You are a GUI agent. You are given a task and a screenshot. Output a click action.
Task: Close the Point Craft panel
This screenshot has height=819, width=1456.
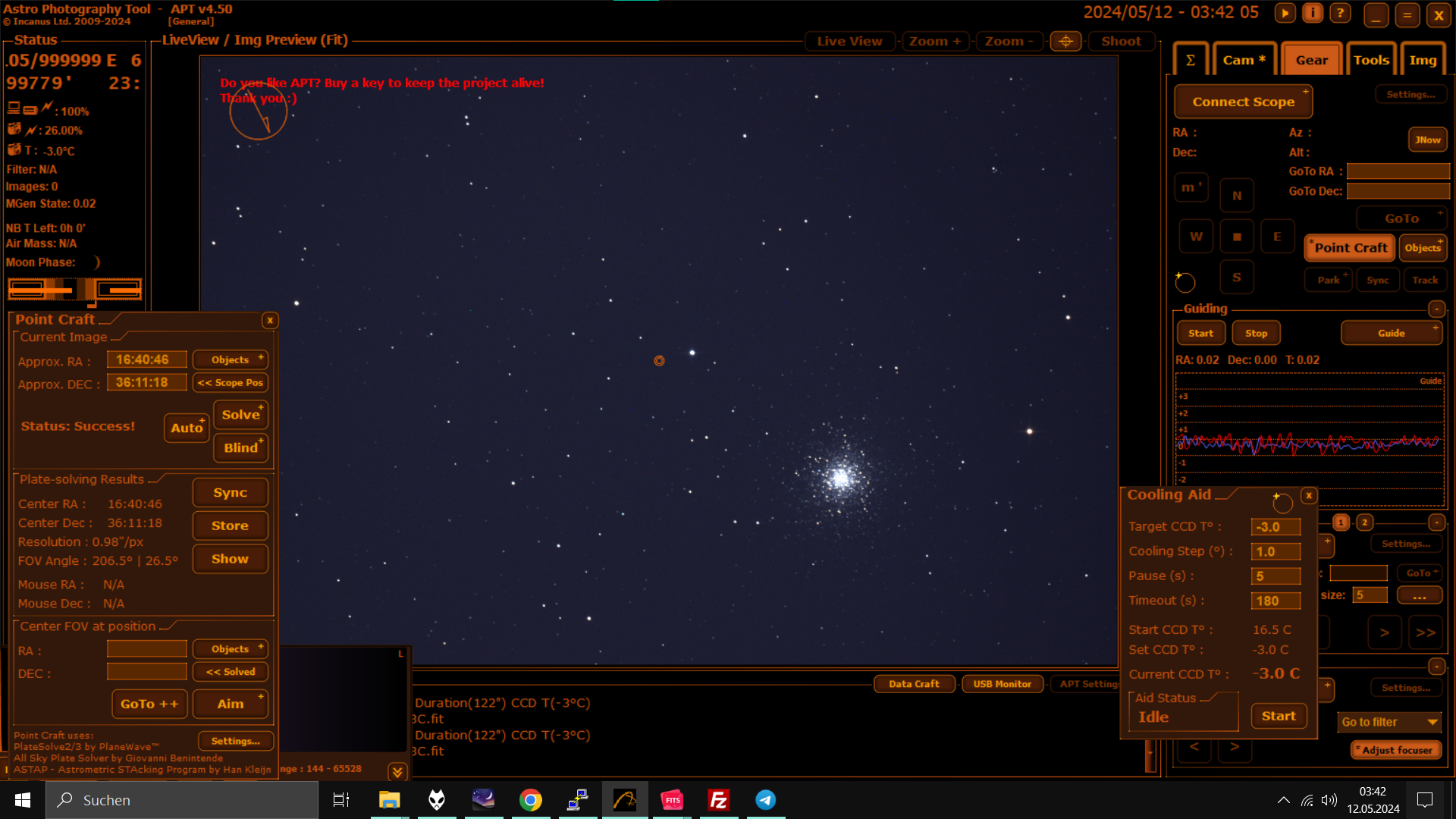[270, 320]
